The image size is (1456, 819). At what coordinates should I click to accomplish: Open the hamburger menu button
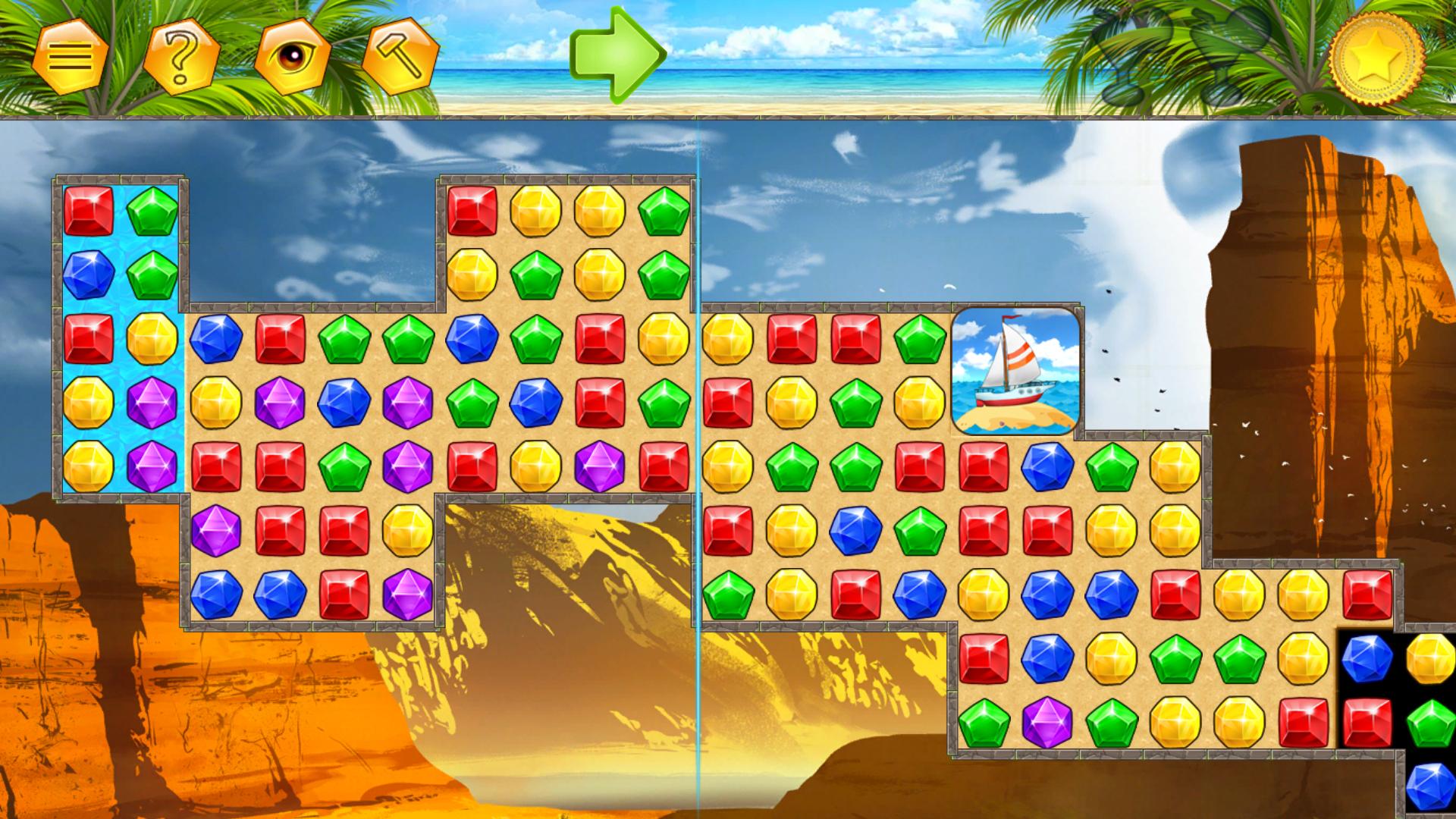(x=70, y=56)
